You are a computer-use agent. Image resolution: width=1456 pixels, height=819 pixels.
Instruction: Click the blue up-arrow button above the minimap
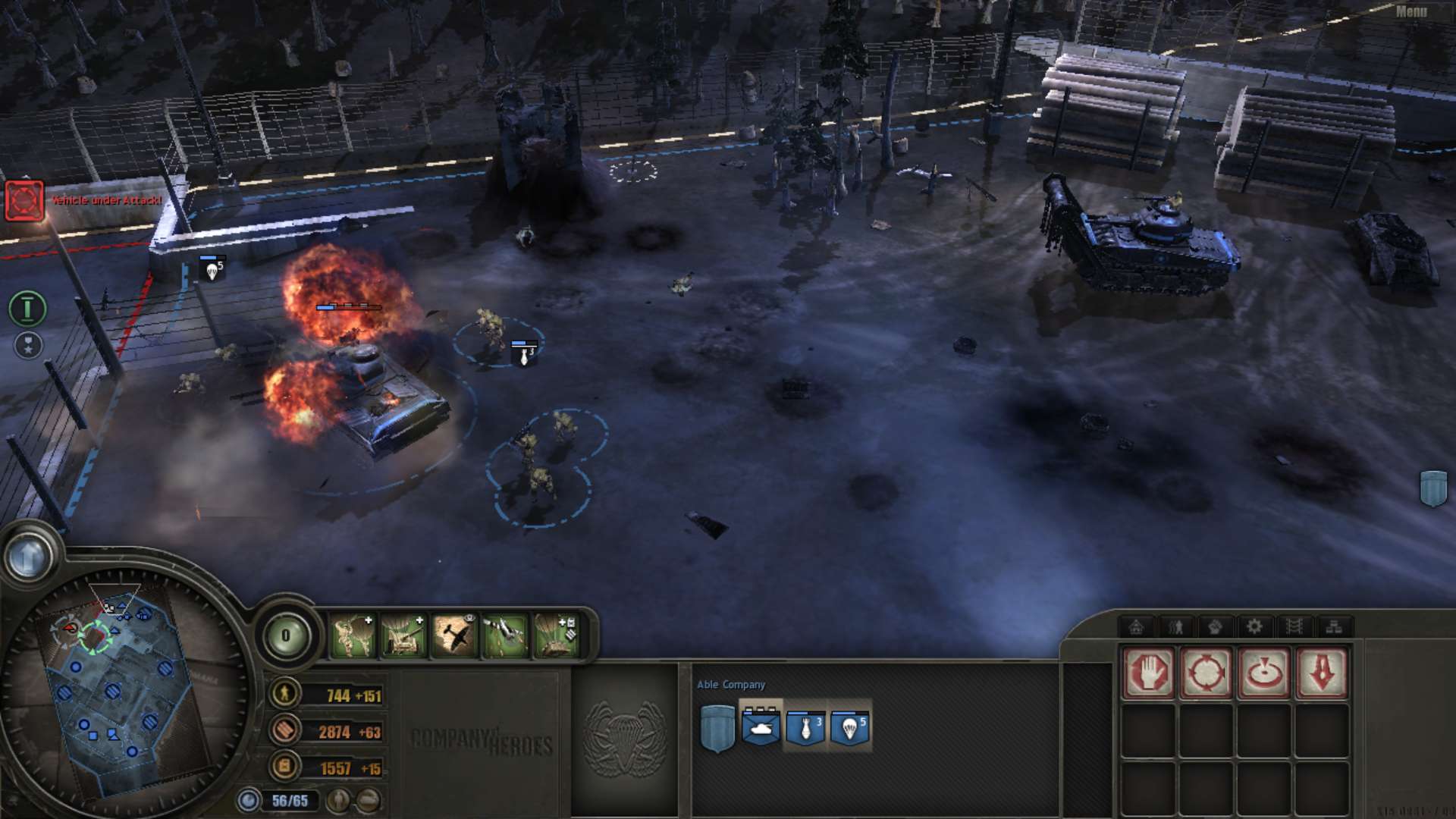(29, 557)
